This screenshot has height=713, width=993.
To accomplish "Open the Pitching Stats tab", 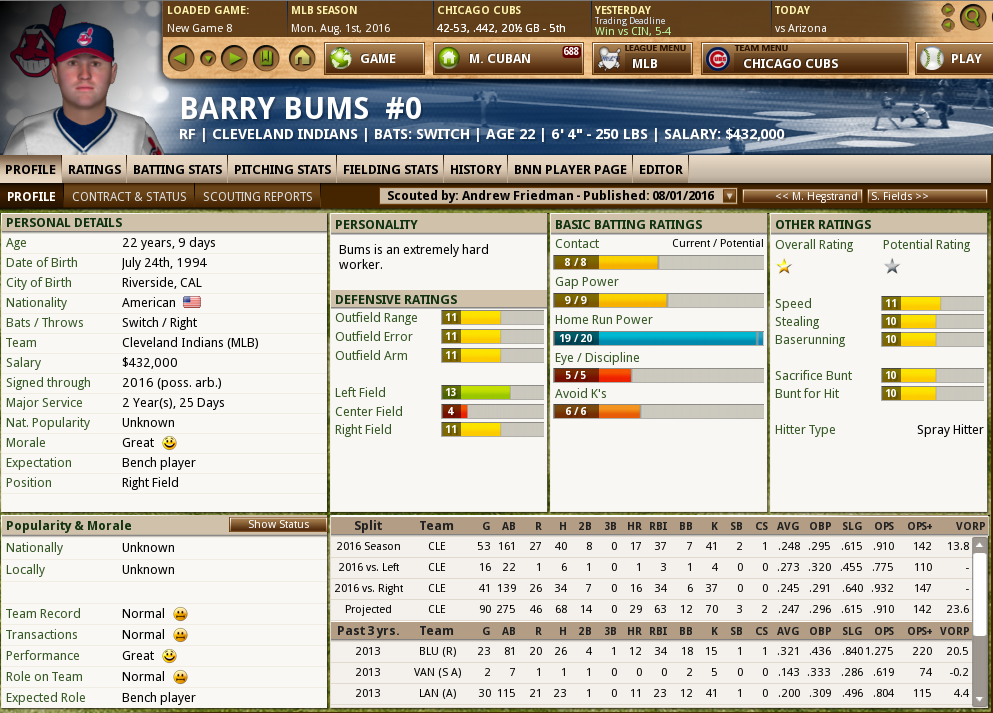I will click(282, 169).
